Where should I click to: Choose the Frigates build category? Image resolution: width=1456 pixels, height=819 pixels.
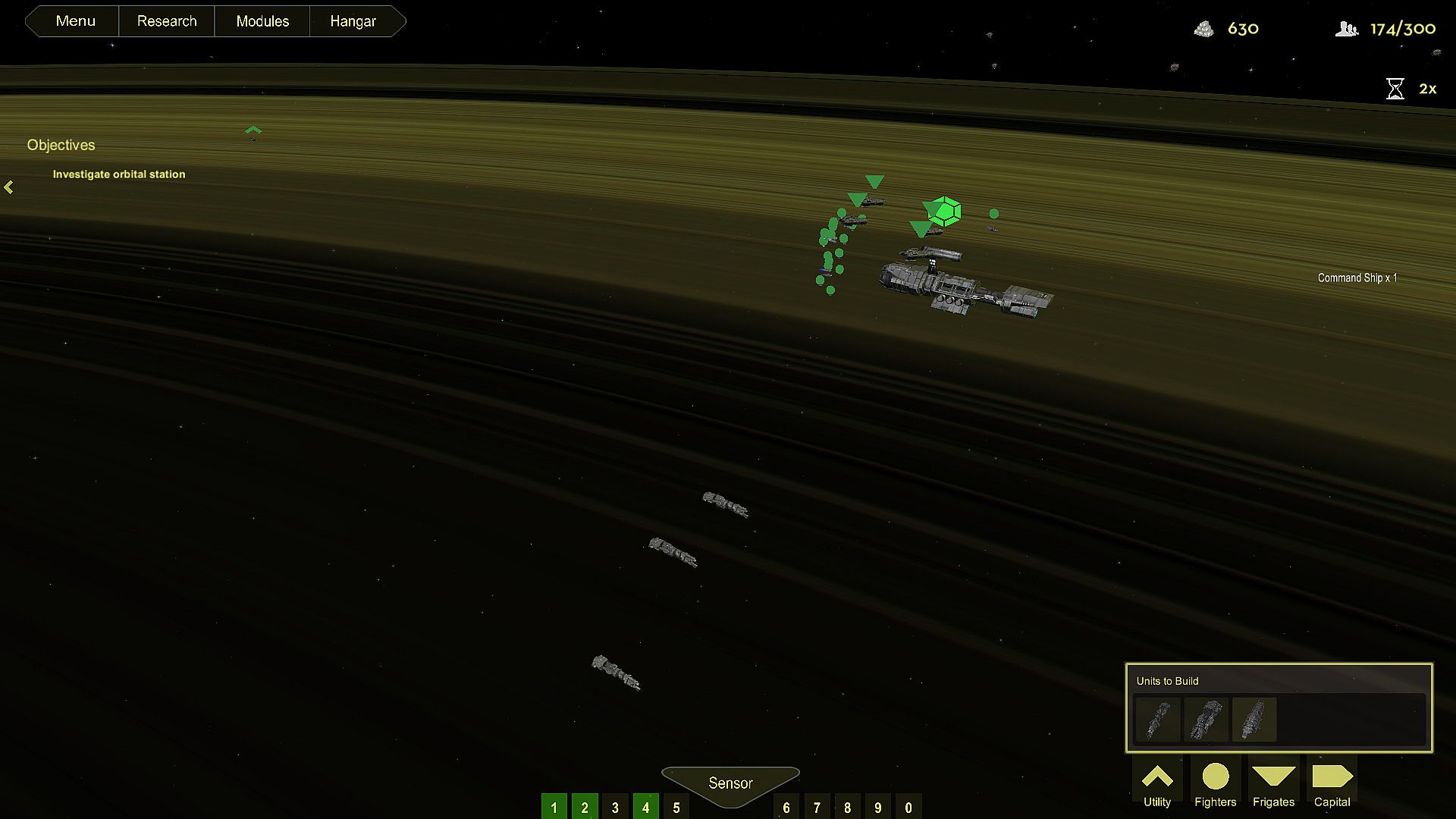[1273, 785]
